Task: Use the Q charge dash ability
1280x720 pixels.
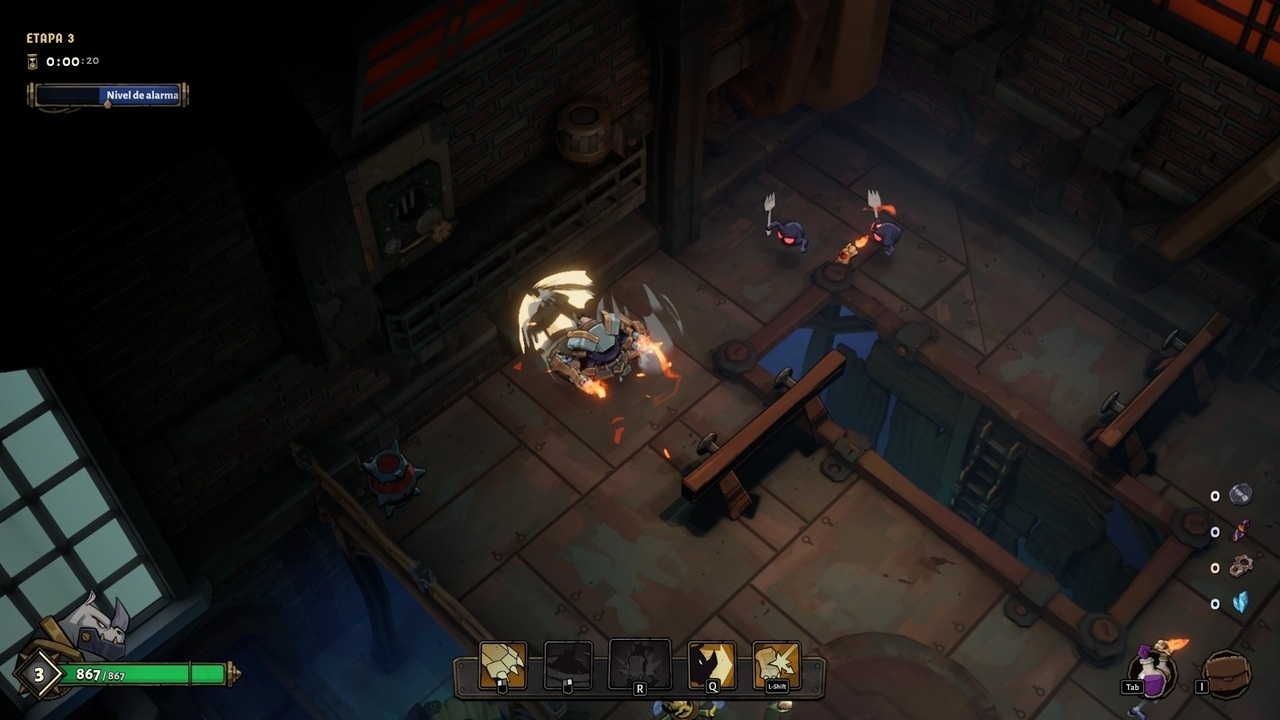Action: pyautogui.click(x=712, y=664)
